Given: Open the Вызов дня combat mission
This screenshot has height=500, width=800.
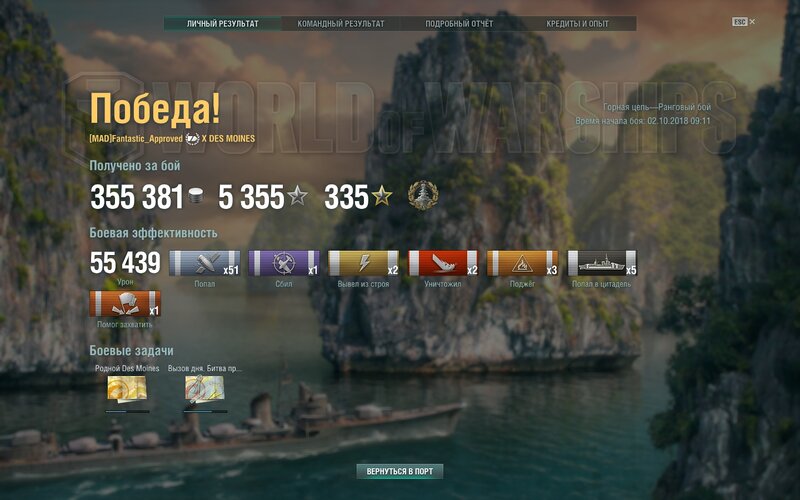Looking at the screenshot, I should coord(204,390).
